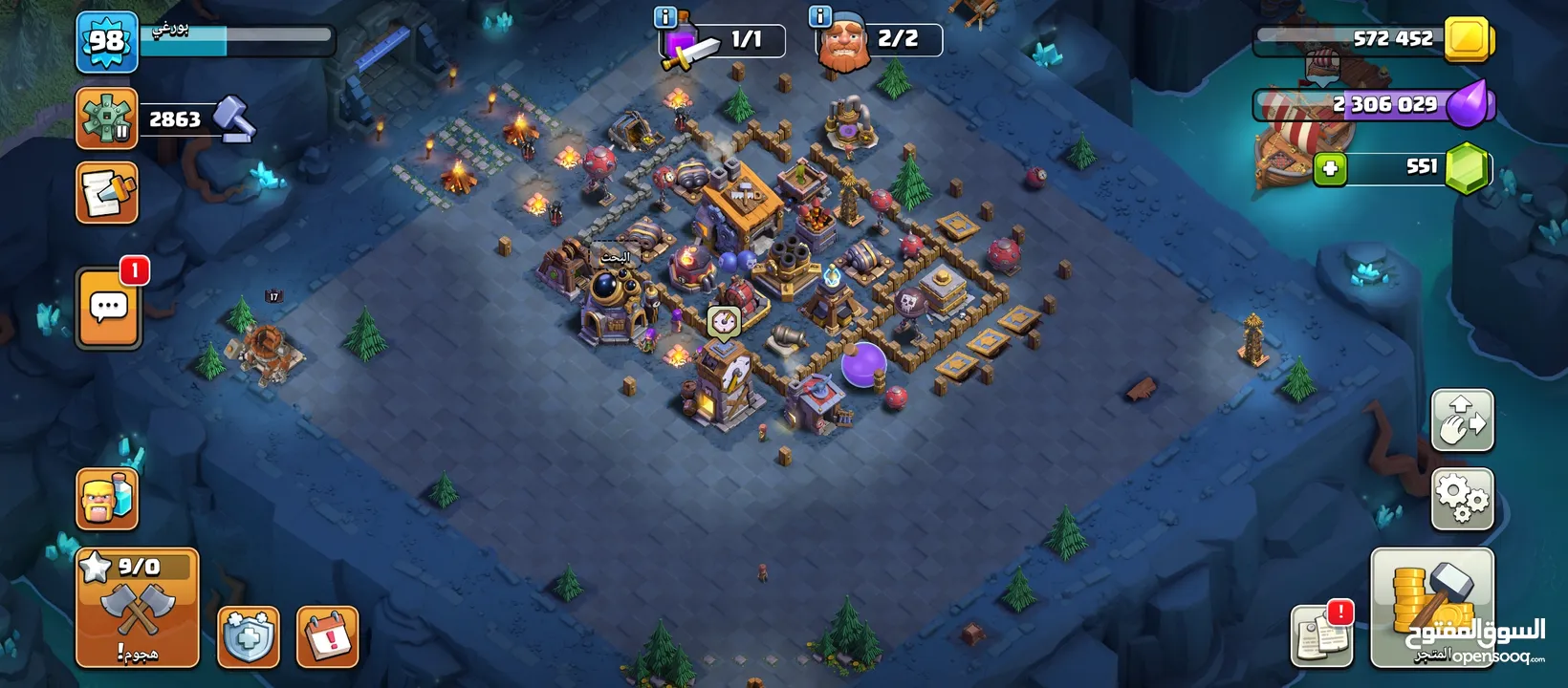Open the chat speech bubble
Image resolution: width=1568 pixels, height=688 pixels.
click(108, 307)
